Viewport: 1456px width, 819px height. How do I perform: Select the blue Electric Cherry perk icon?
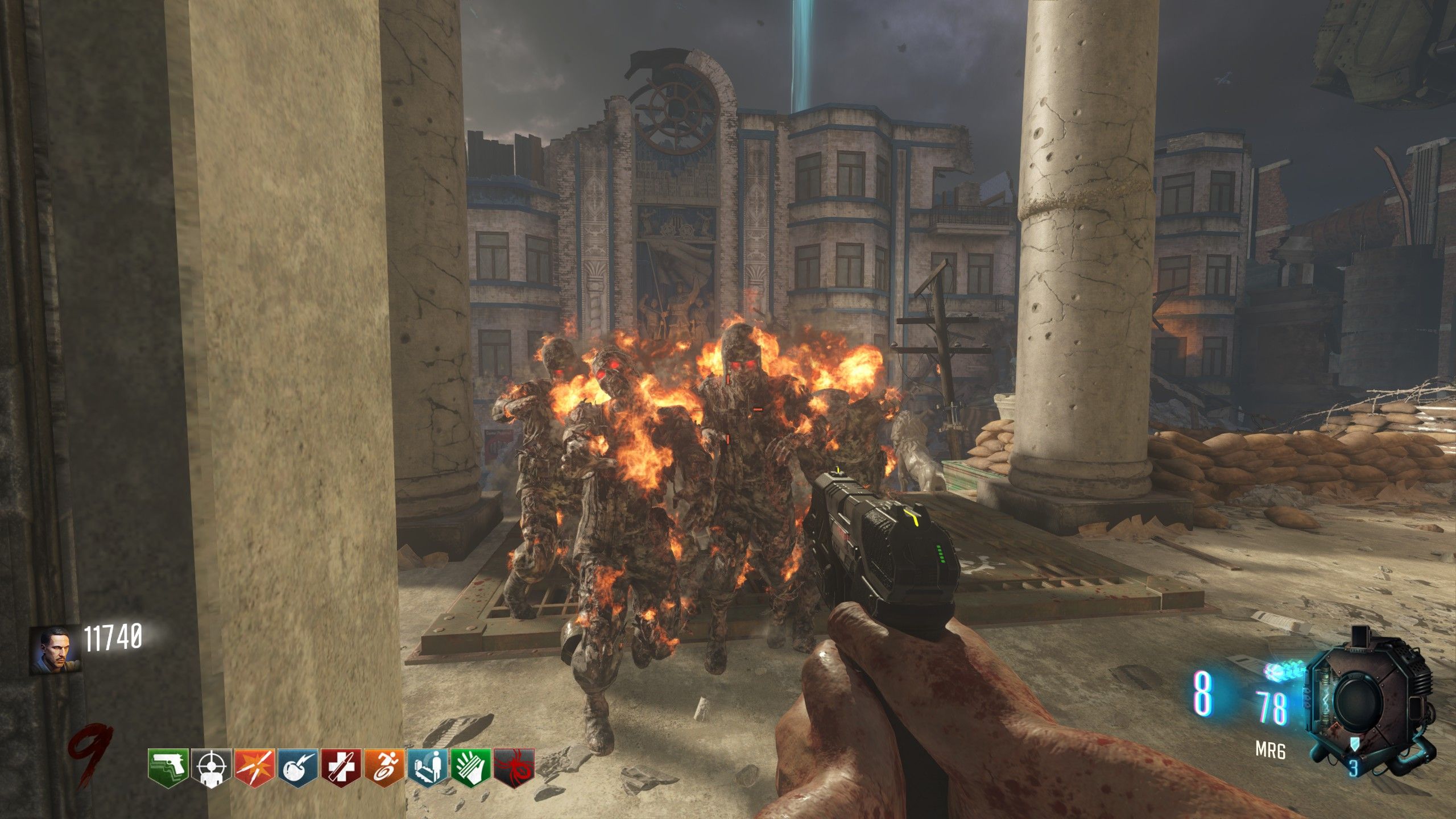297,768
